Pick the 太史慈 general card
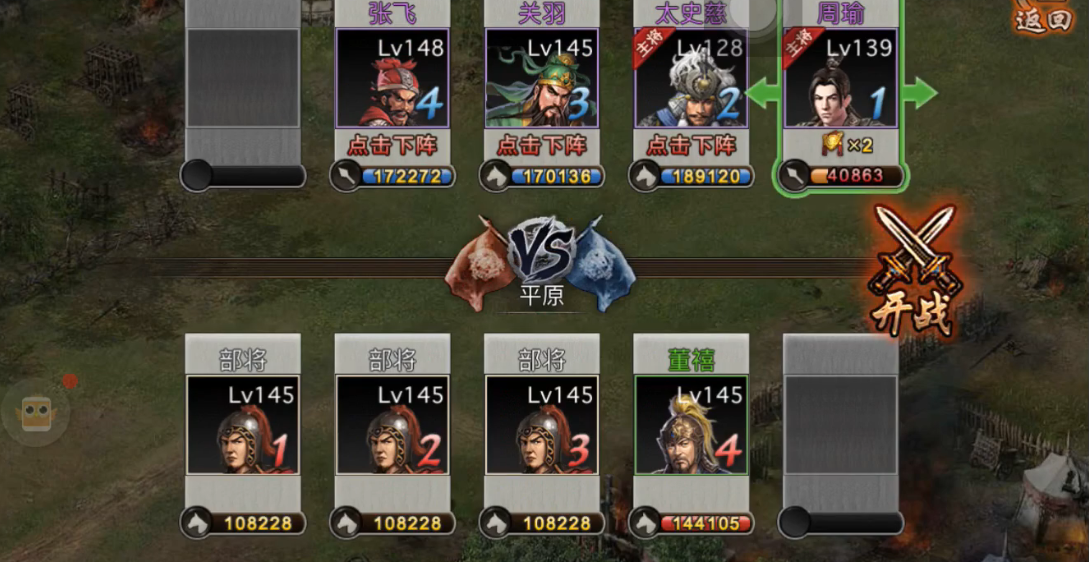The height and width of the screenshot is (562, 1089). point(691,79)
